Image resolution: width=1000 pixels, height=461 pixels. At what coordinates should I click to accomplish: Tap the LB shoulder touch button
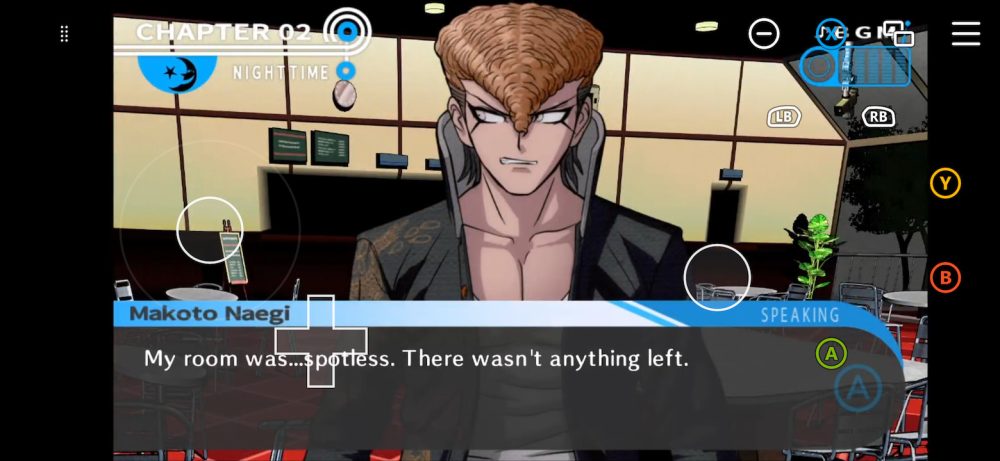(784, 117)
